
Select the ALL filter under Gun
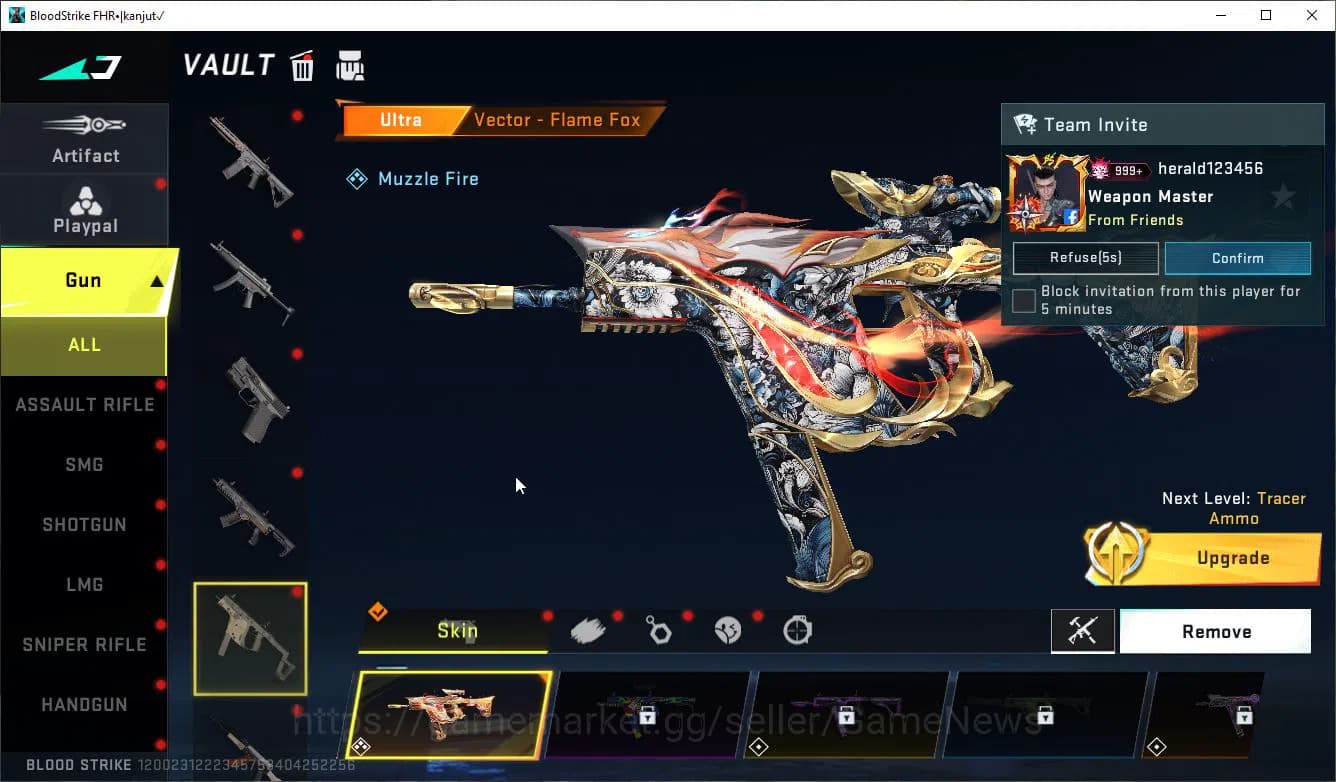click(x=84, y=344)
